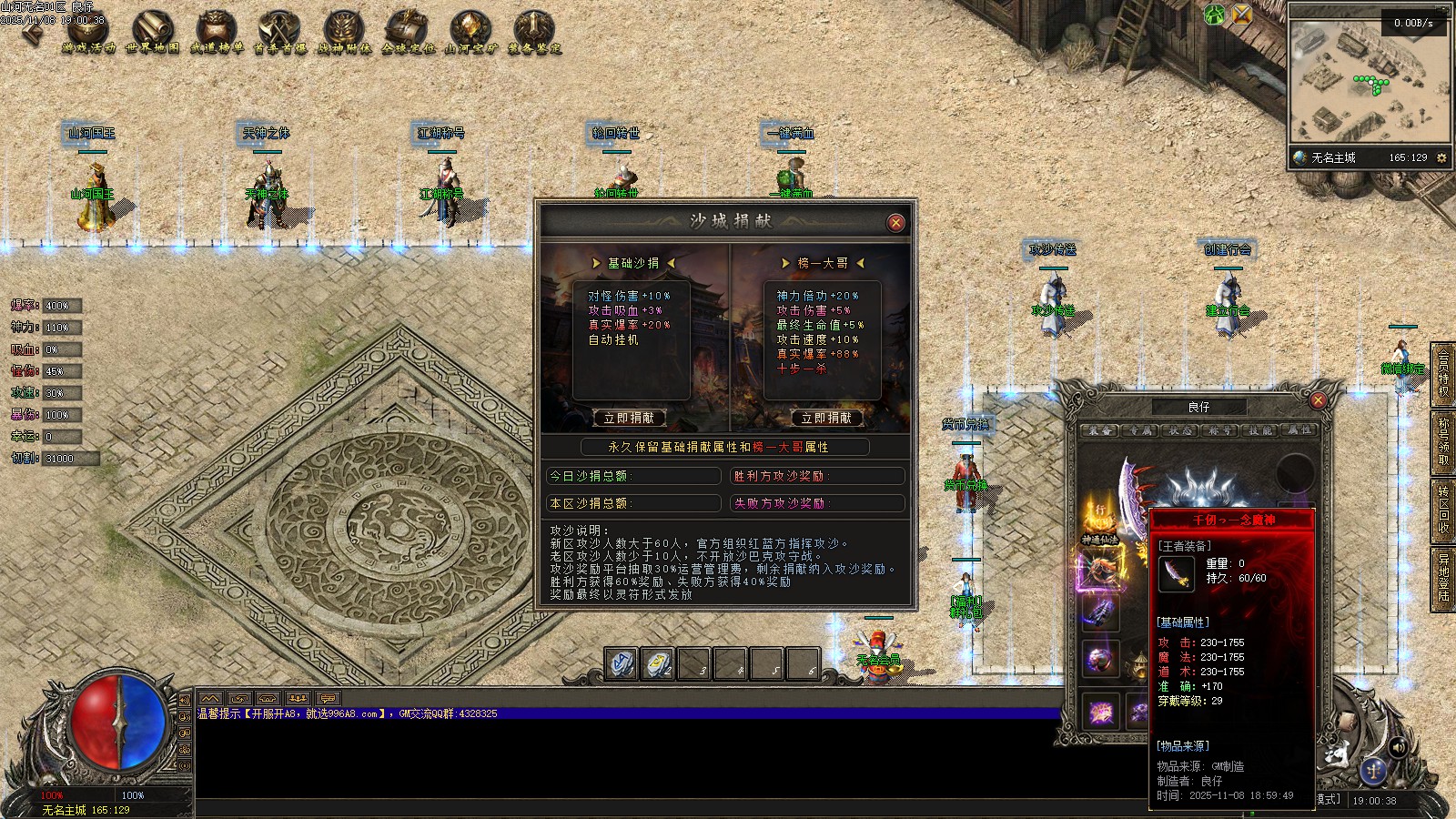Image resolution: width=1456 pixels, height=819 pixels.
Task: Close the 良仔 character panel
Action: coord(1318,399)
